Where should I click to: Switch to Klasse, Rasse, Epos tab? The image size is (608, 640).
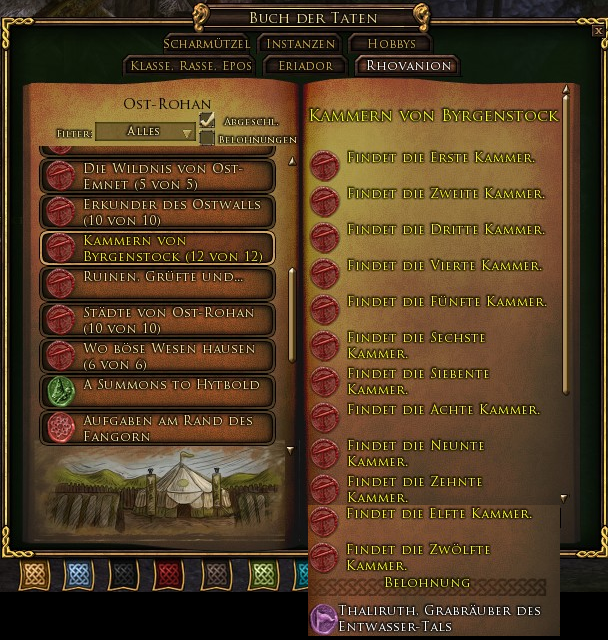[188, 66]
